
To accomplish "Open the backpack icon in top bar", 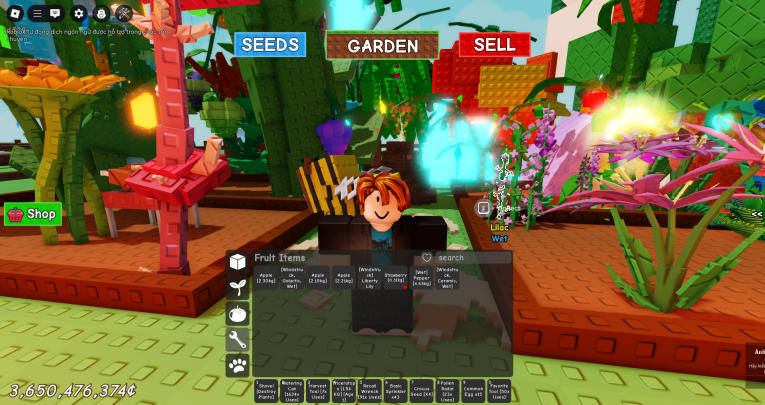I will (101, 13).
